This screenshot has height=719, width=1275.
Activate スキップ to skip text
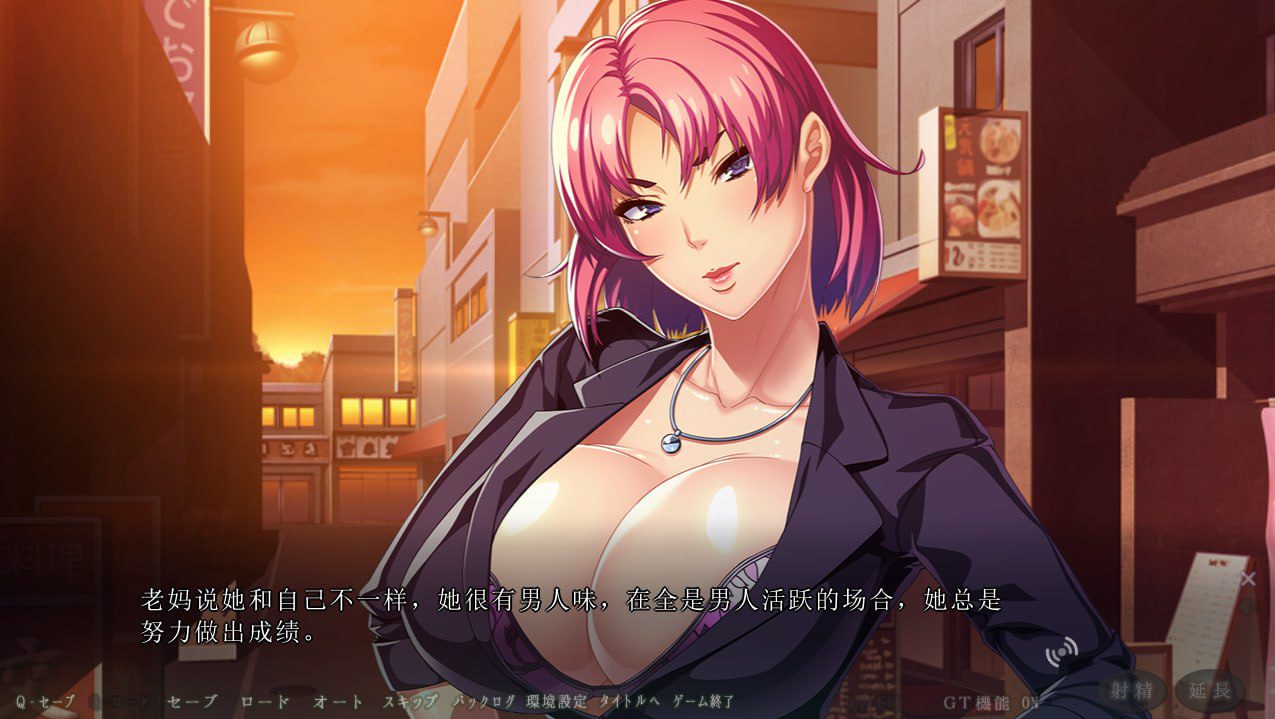410,701
